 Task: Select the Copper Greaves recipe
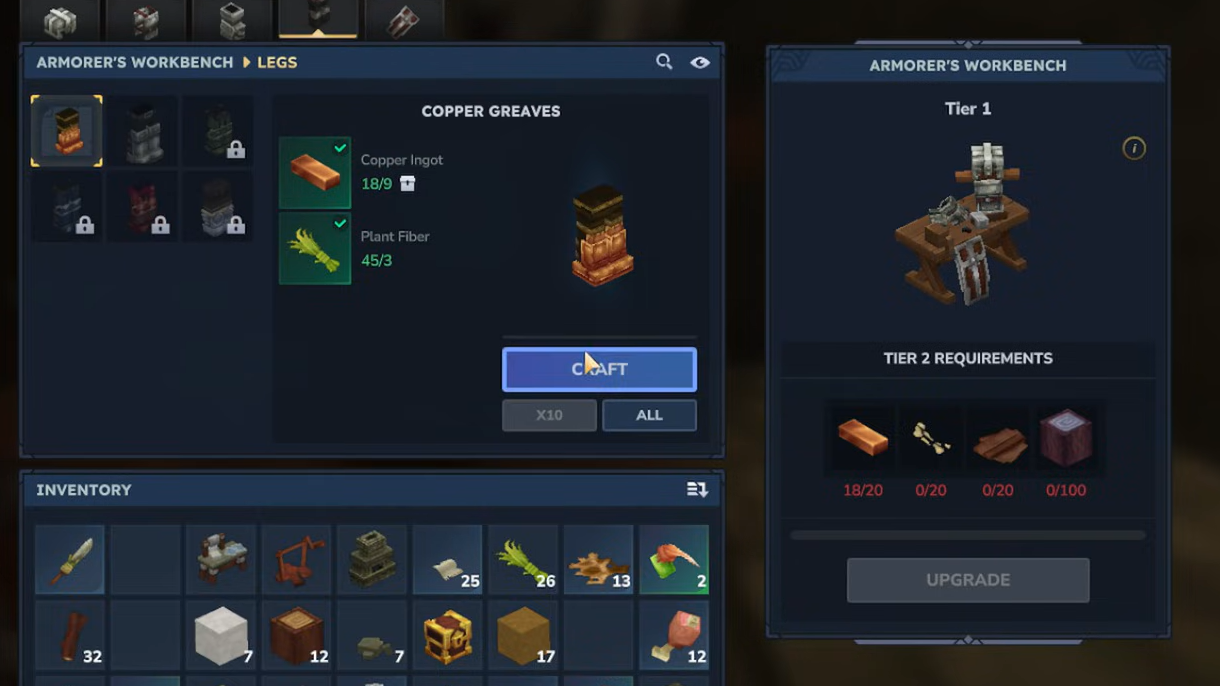(67, 131)
